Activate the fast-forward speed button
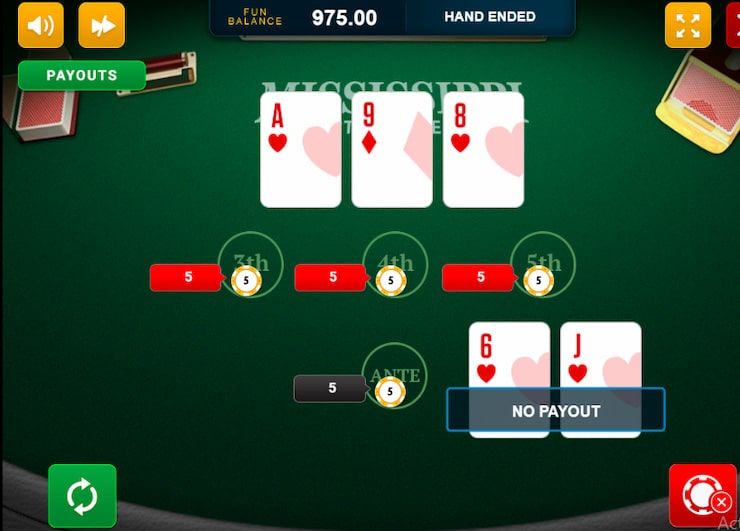 [x=102, y=25]
